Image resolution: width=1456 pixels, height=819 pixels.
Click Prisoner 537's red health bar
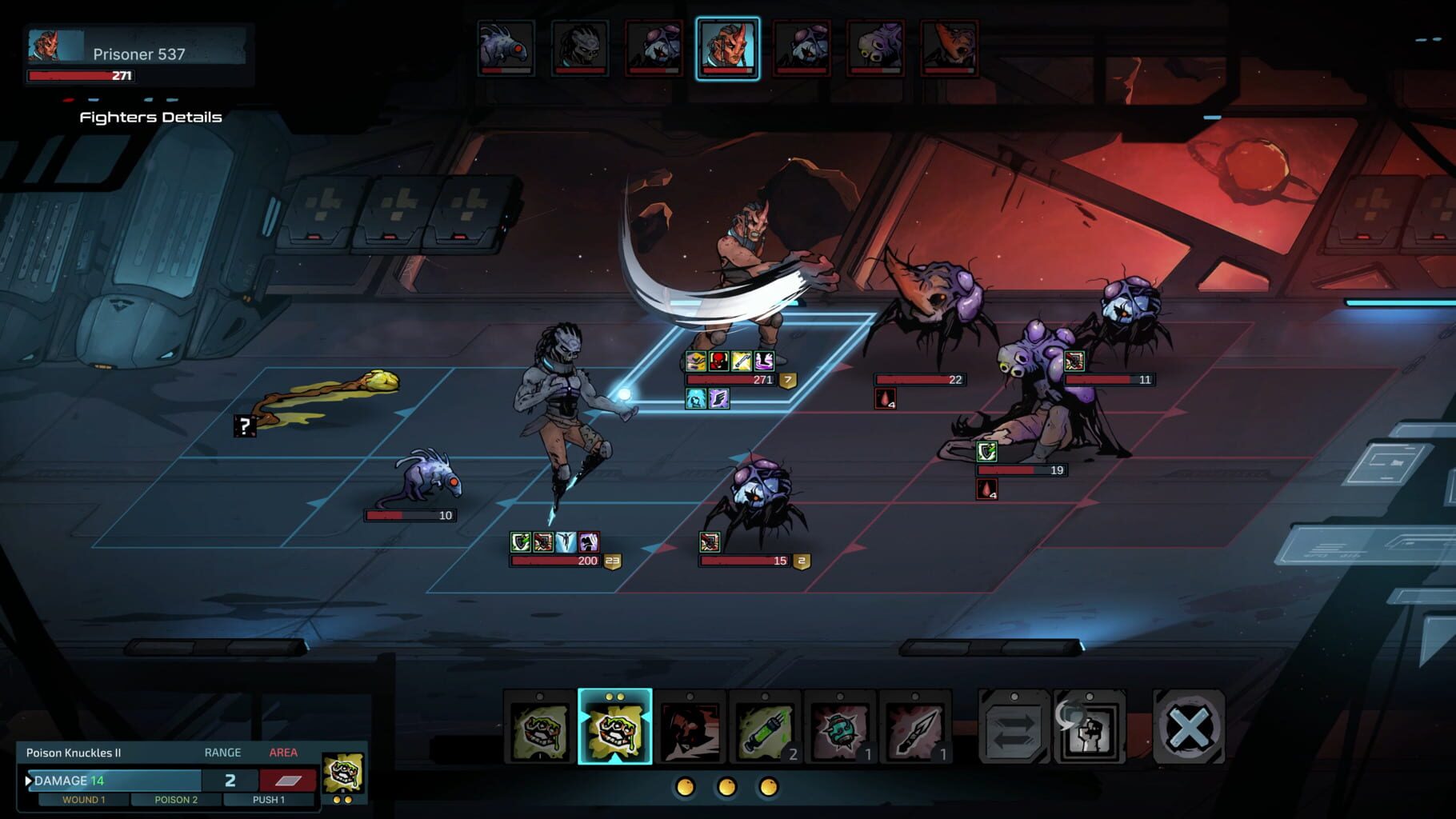(80, 75)
